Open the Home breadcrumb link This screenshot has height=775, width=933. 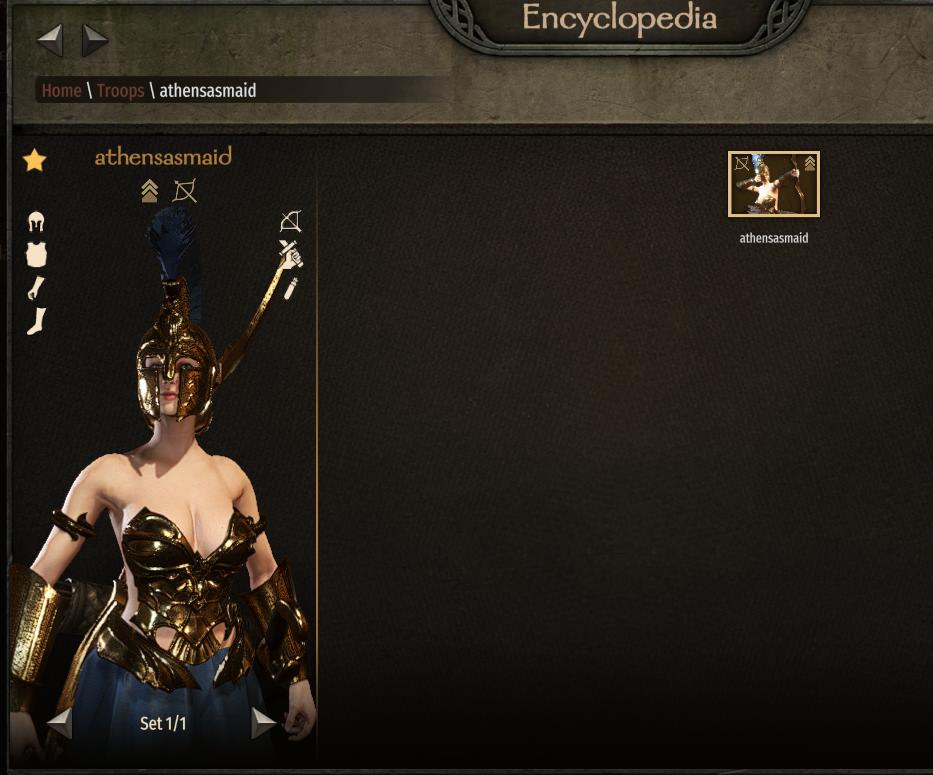[x=61, y=90]
